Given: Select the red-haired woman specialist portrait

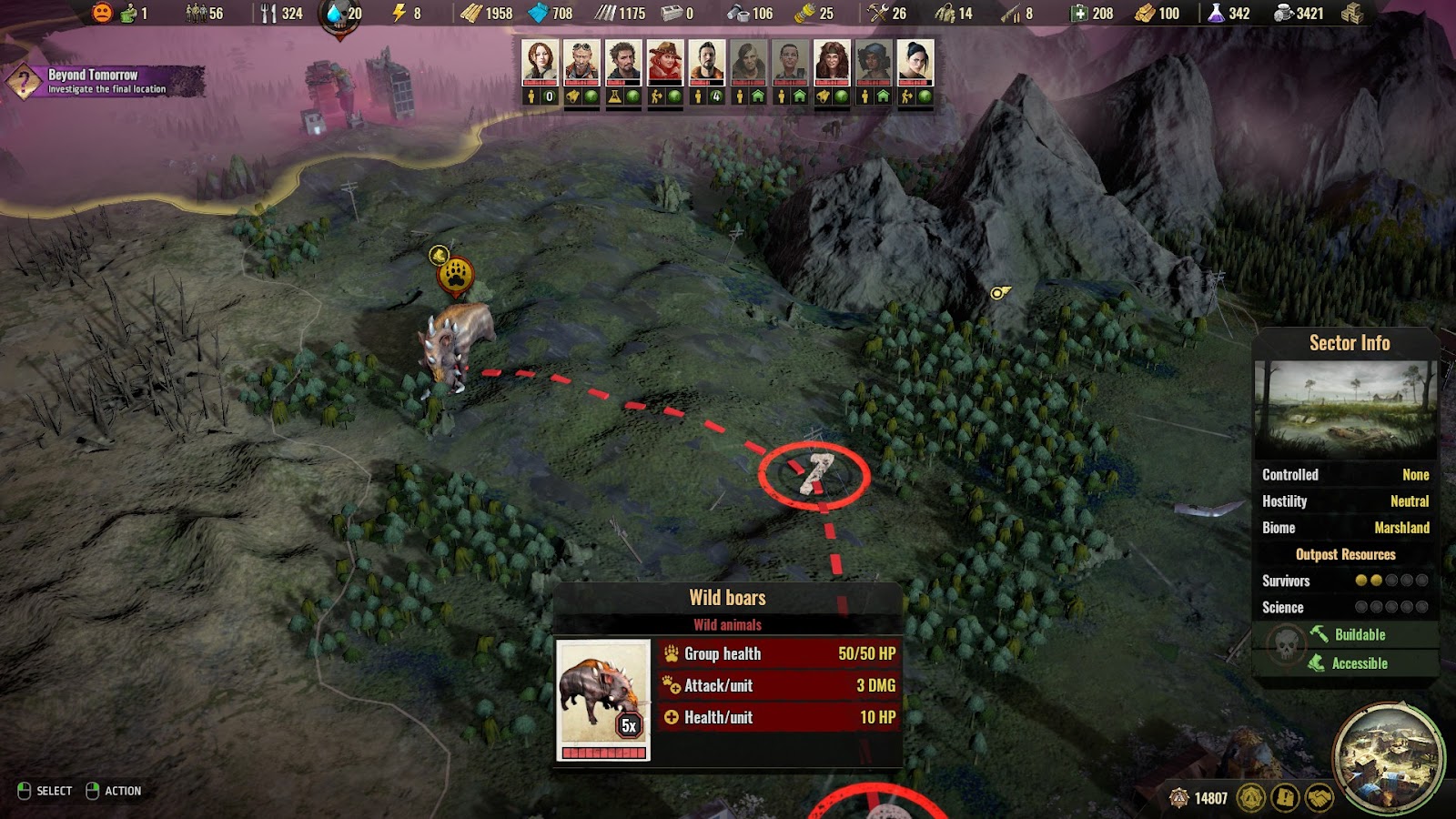Looking at the screenshot, I should (540, 63).
